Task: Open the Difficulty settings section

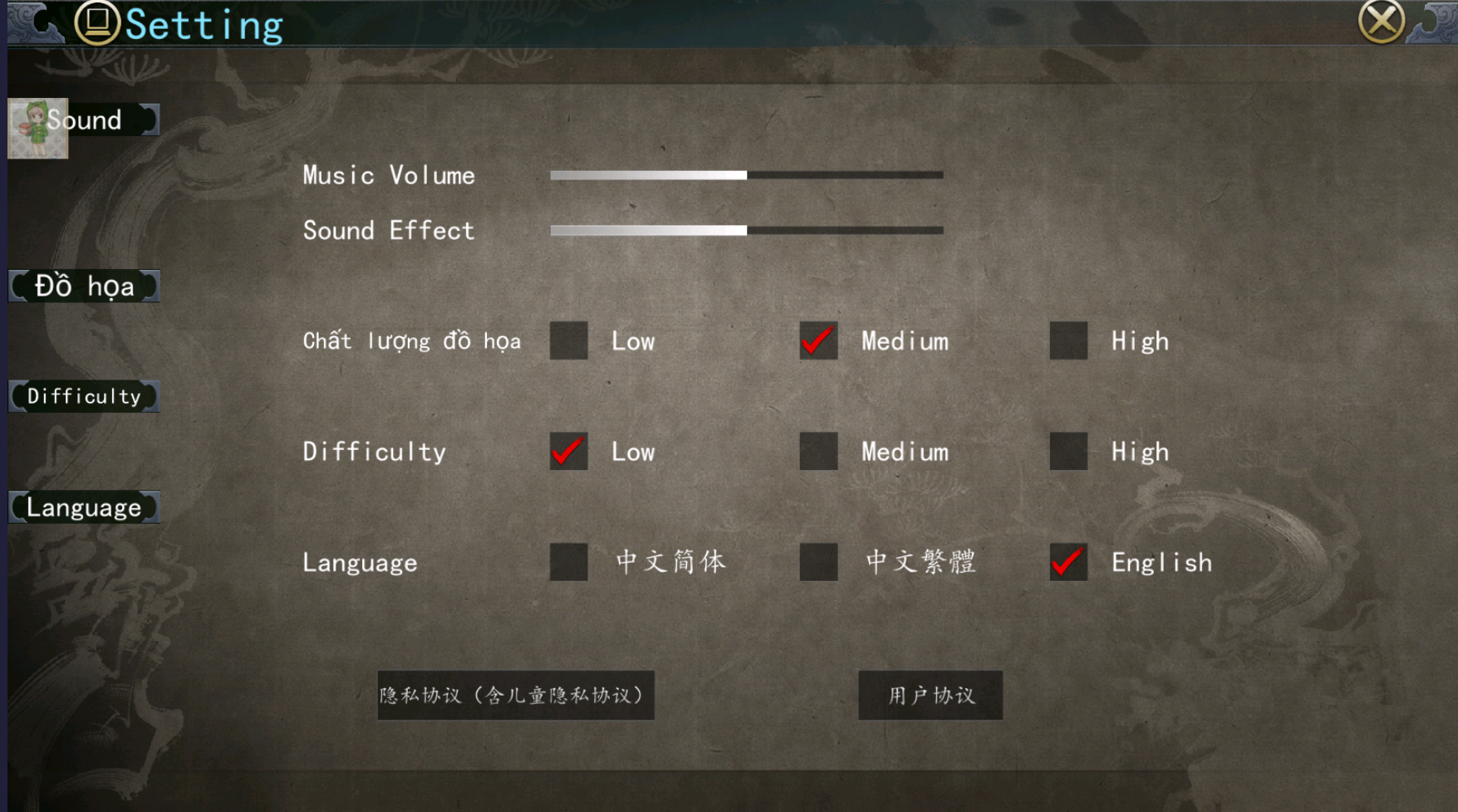Action: coord(83,396)
